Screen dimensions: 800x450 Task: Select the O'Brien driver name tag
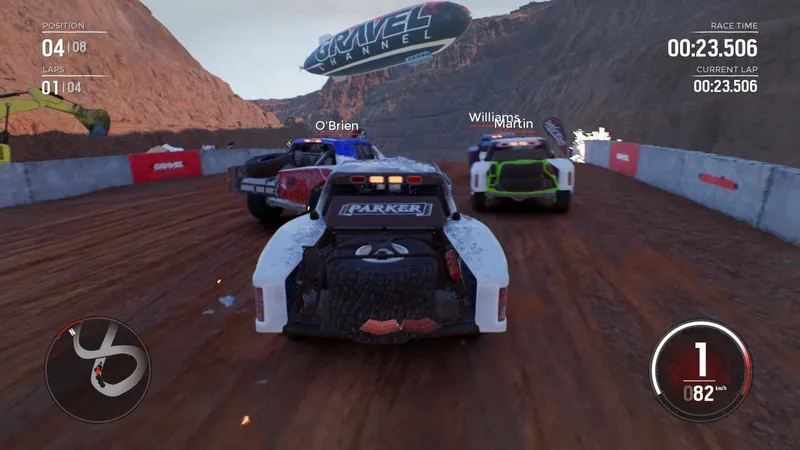tap(336, 126)
